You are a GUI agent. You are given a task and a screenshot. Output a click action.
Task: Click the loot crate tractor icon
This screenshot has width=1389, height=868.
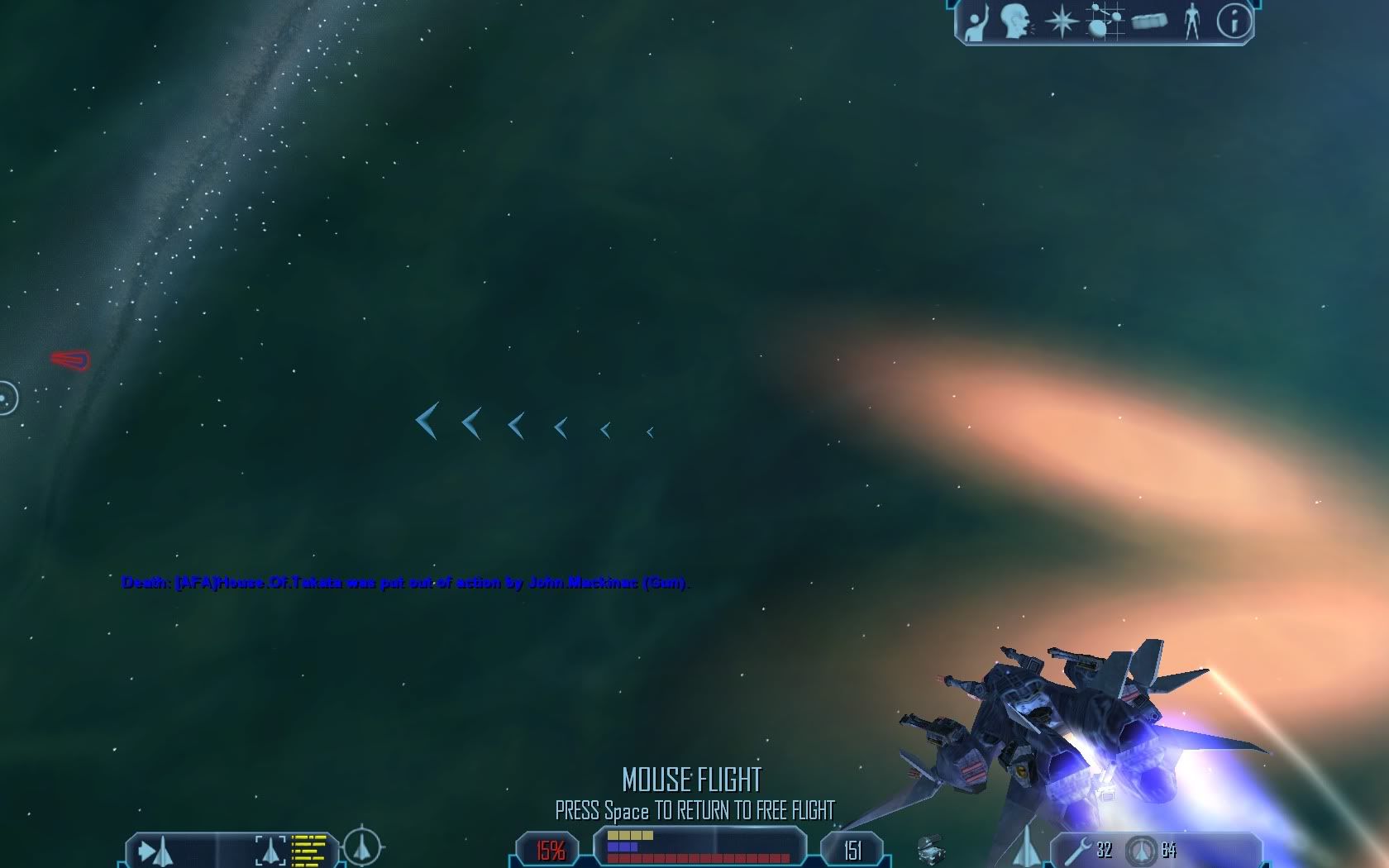click(931, 850)
